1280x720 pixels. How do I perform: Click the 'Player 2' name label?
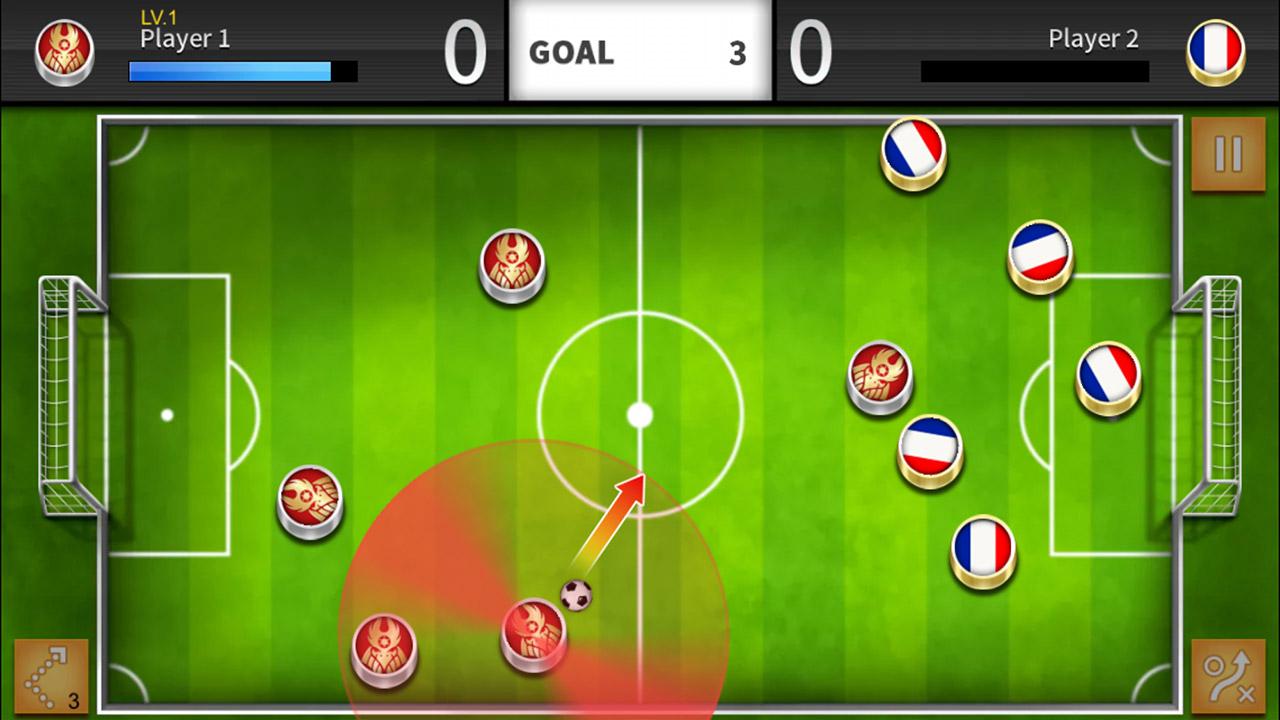point(1093,40)
